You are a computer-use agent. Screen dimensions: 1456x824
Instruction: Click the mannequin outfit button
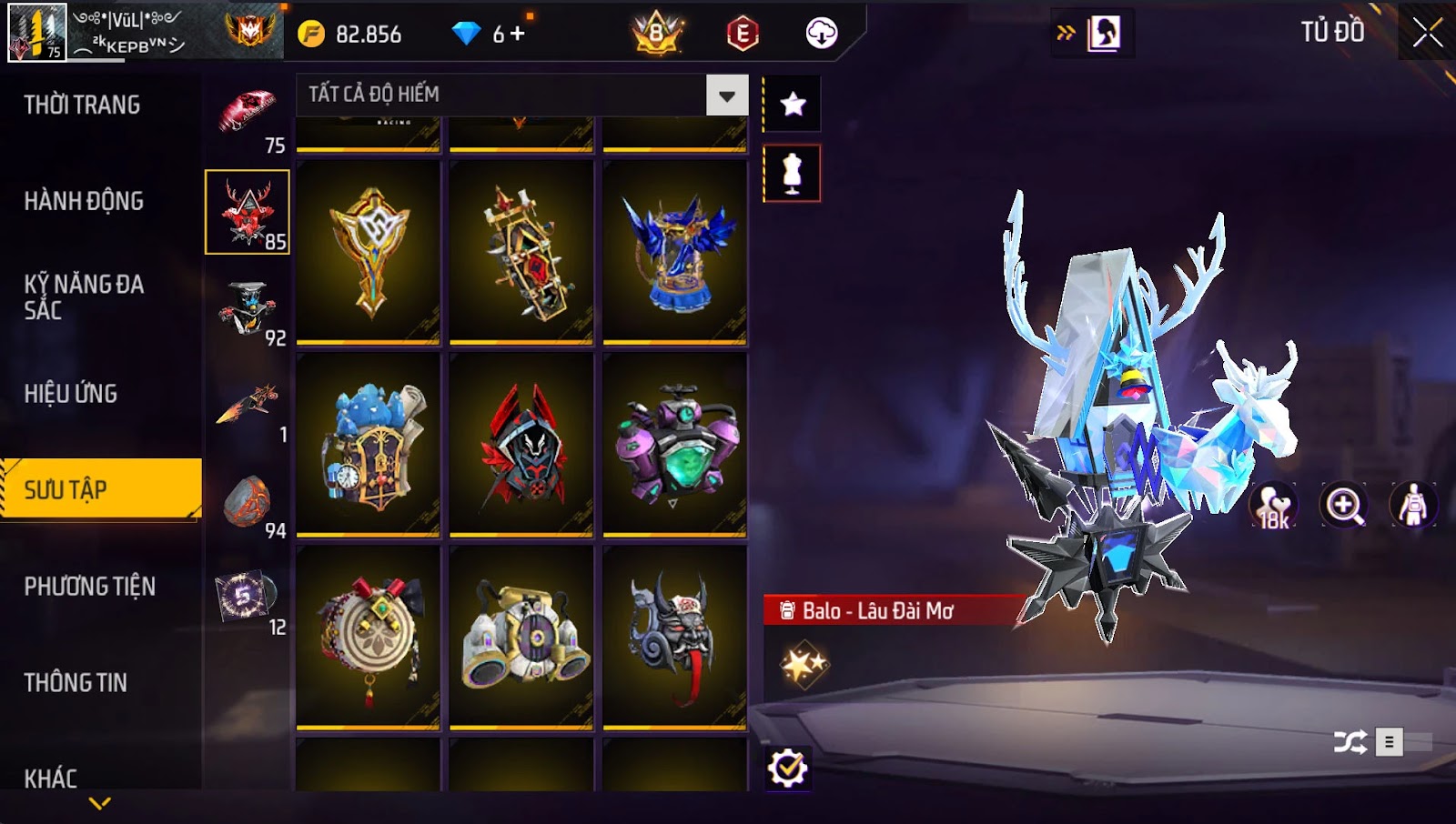pyautogui.click(x=792, y=173)
